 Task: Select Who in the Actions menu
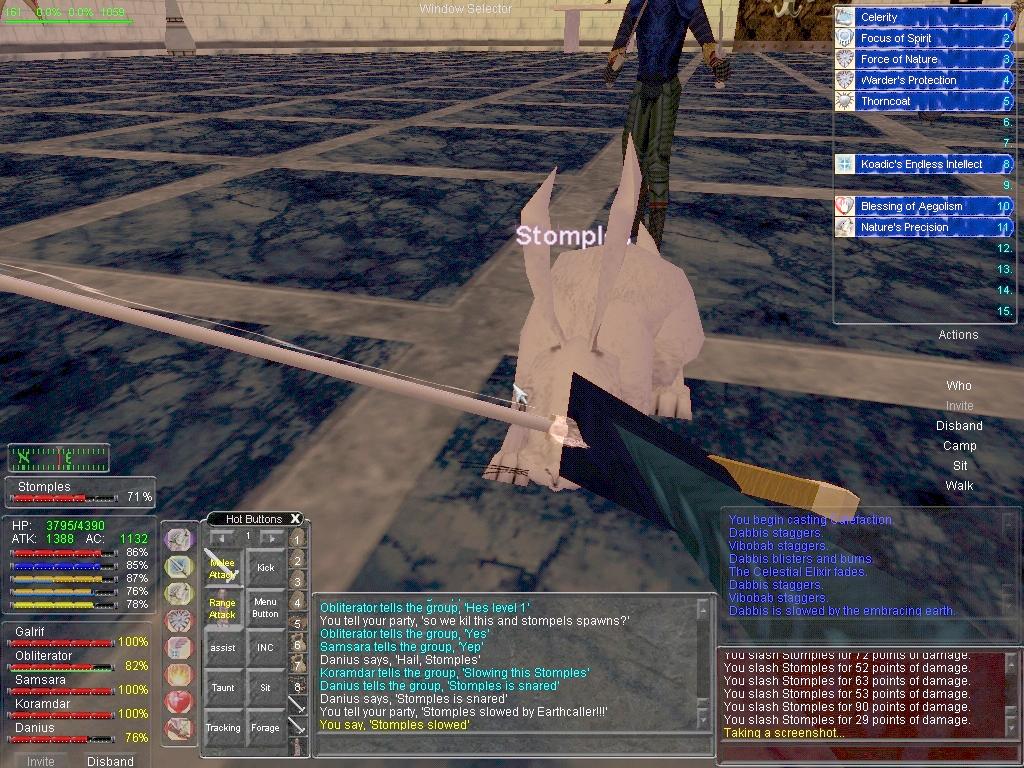959,386
